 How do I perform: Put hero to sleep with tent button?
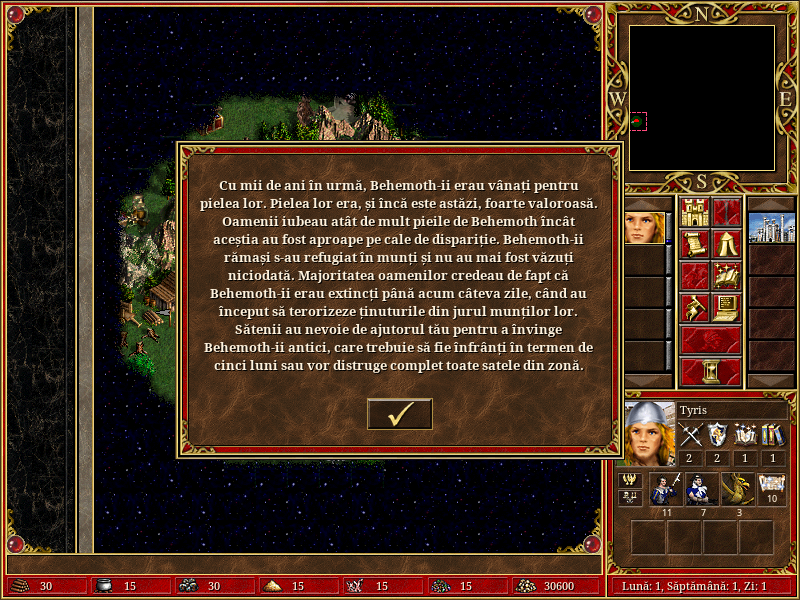(726, 244)
